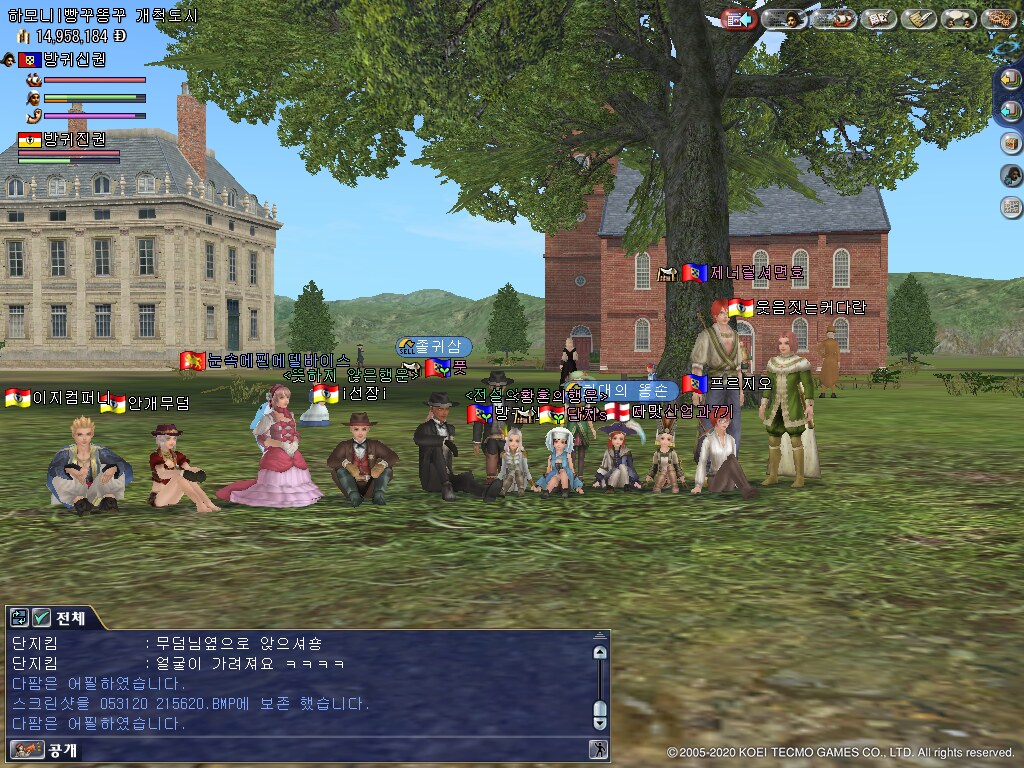The image size is (1024, 768).
Task: Switch to the 전체 chat tab
Action: [70, 618]
